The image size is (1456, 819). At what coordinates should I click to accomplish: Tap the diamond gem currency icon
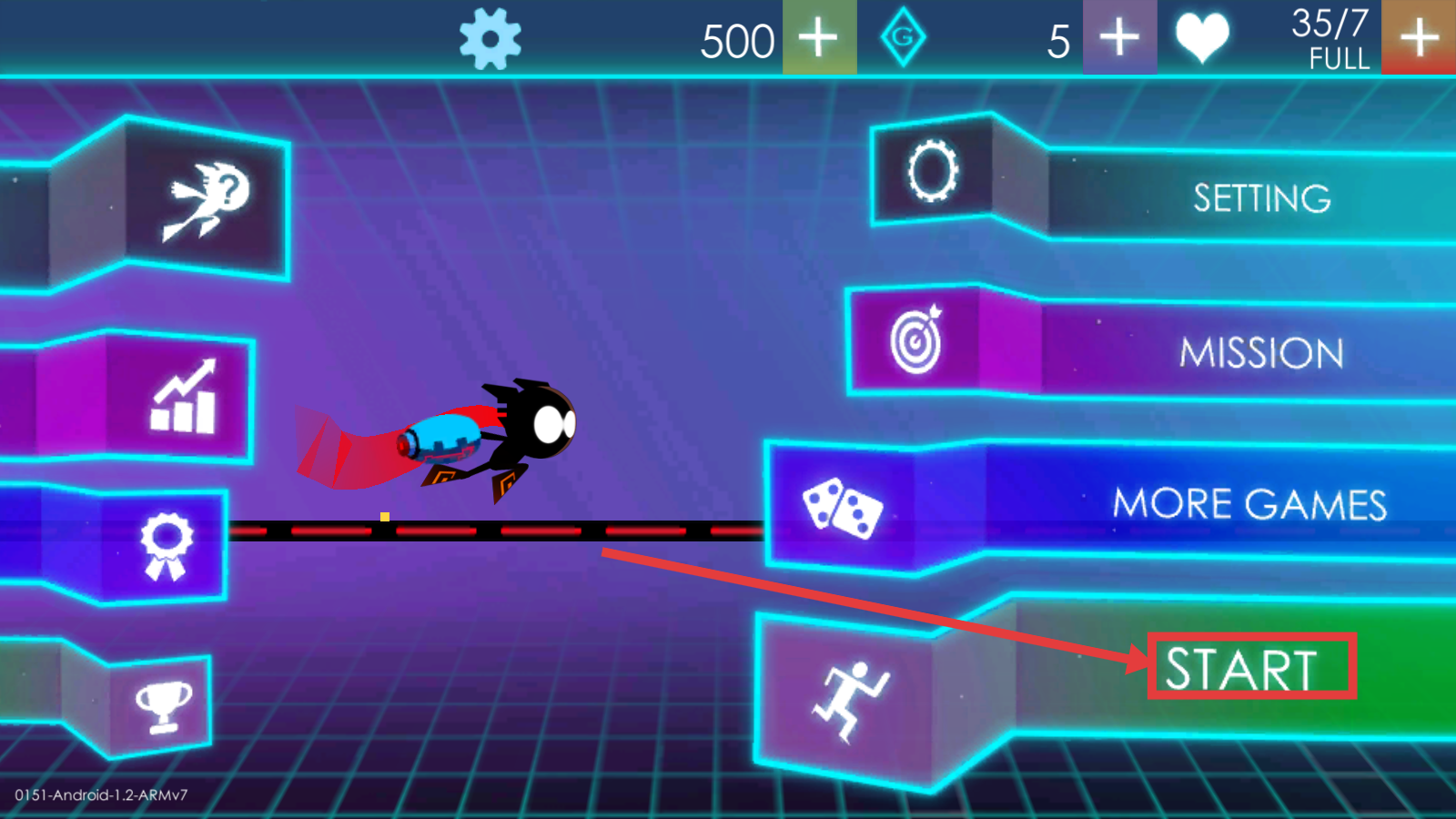903,38
